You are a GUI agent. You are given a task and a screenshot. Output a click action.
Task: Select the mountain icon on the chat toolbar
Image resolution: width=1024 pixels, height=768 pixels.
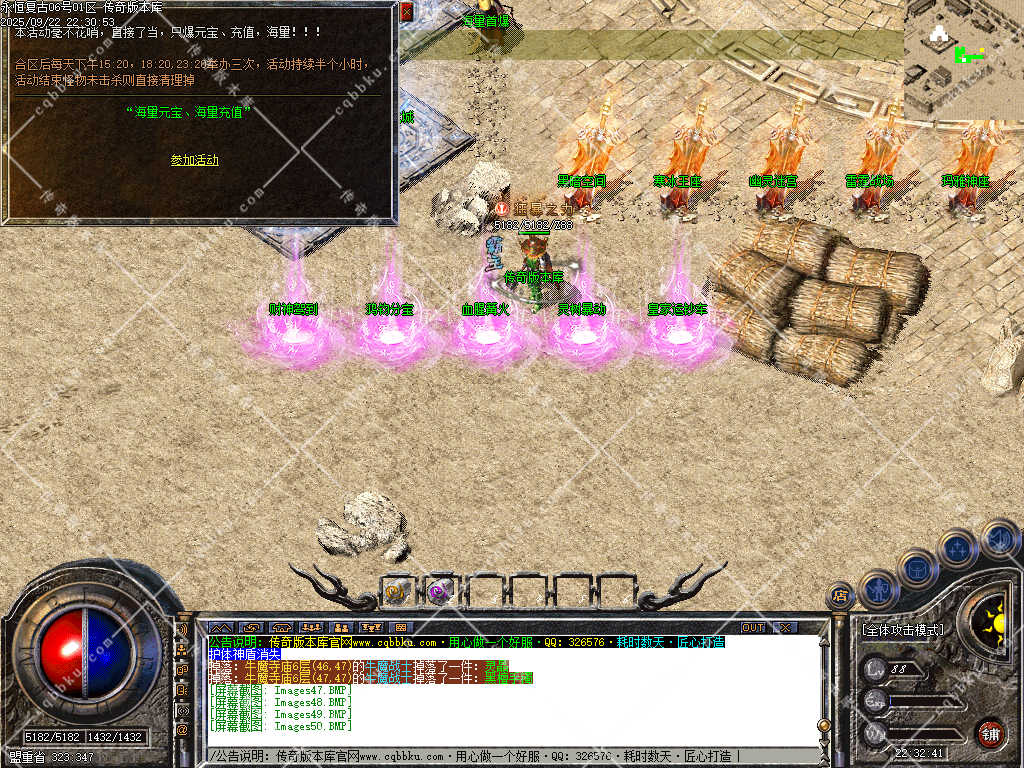(220, 628)
